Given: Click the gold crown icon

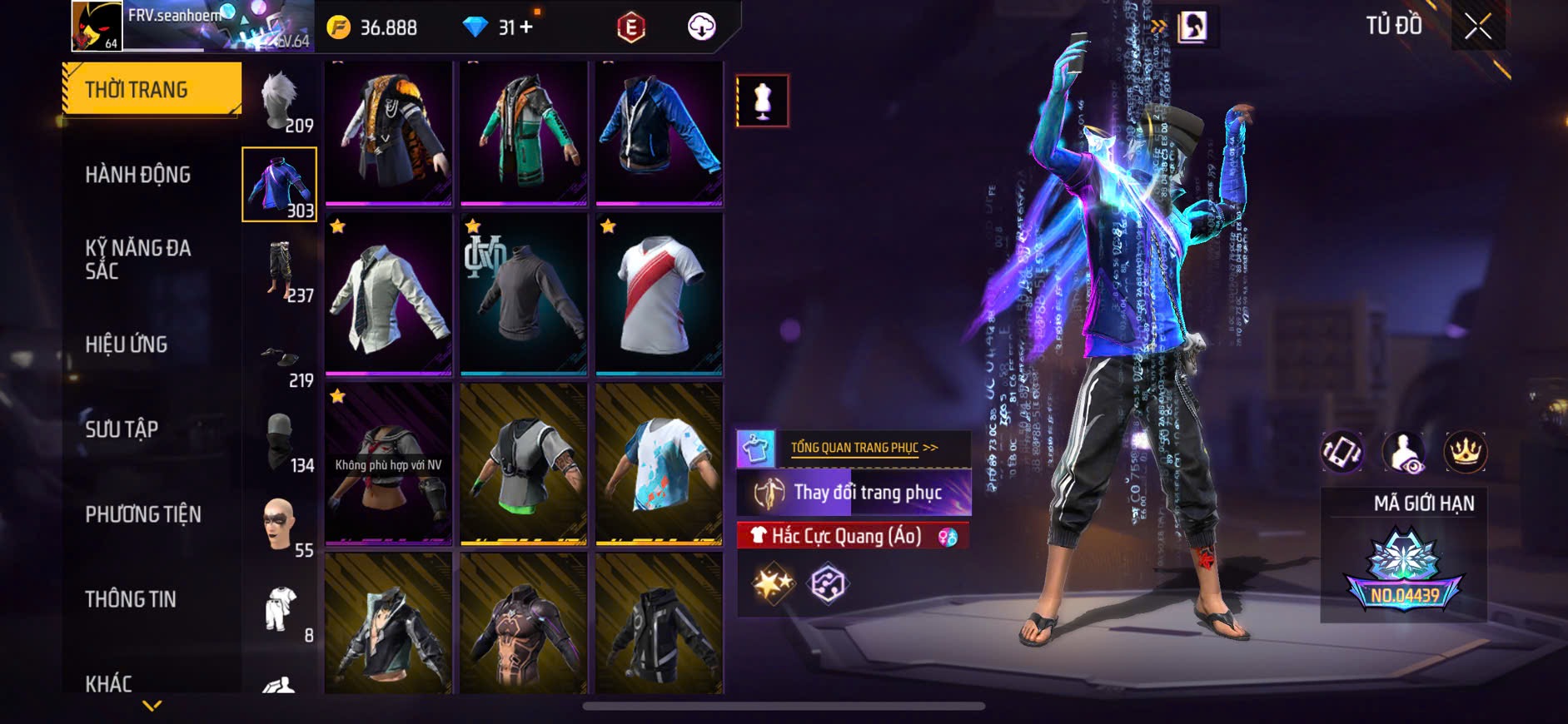Looking at the screenshot, I should point(1465,452).
